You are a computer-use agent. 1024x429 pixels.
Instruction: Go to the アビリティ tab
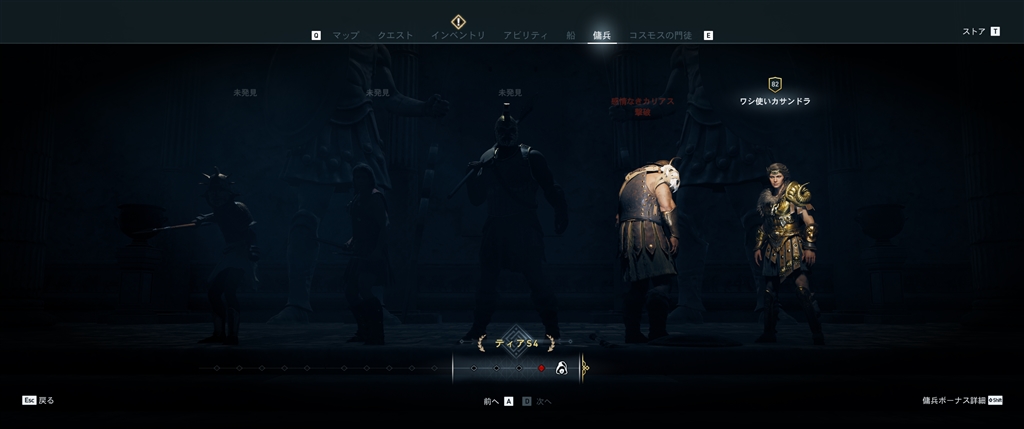pos(525,35)
